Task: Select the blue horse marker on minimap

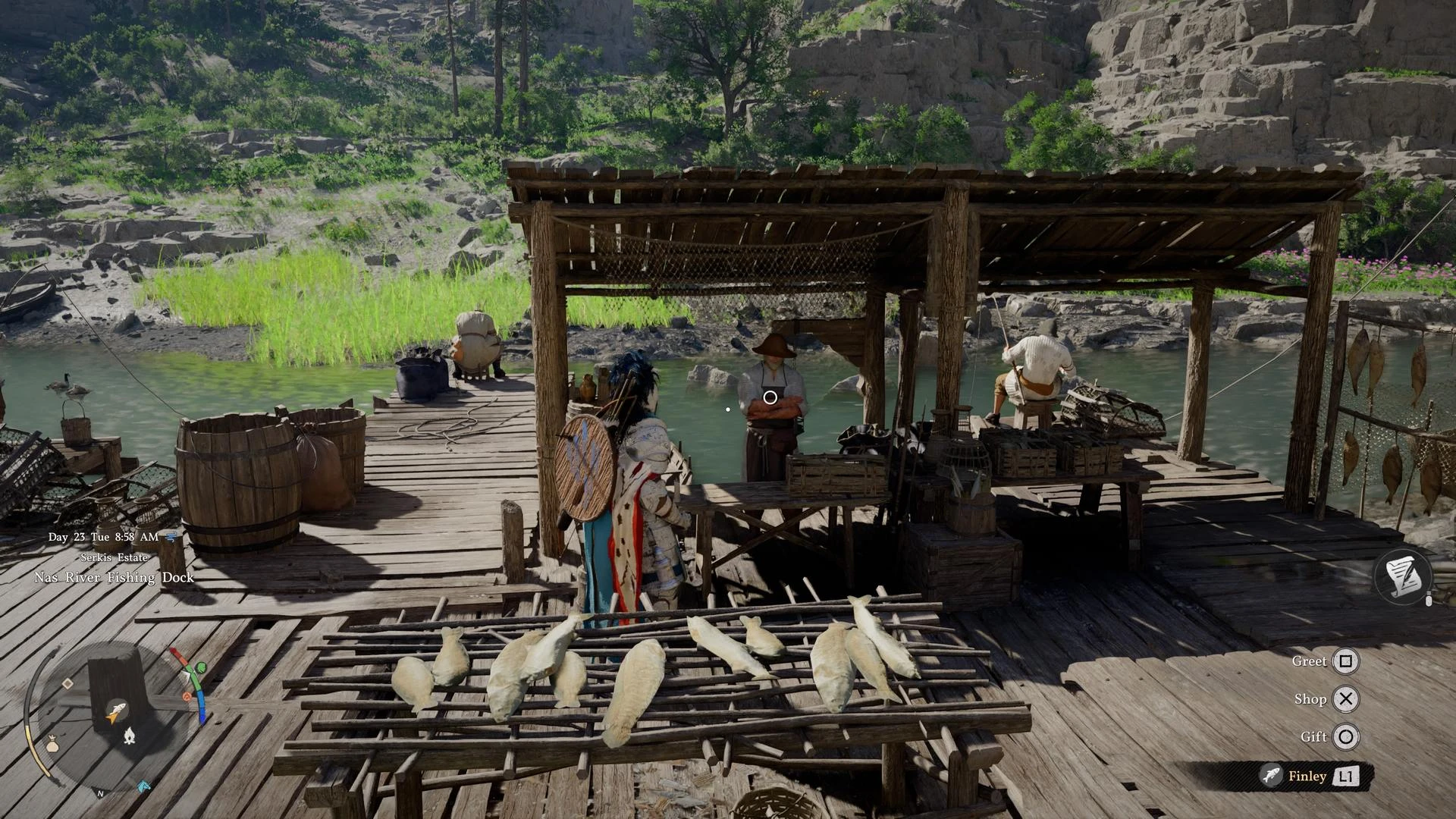Action: (143, 786)
